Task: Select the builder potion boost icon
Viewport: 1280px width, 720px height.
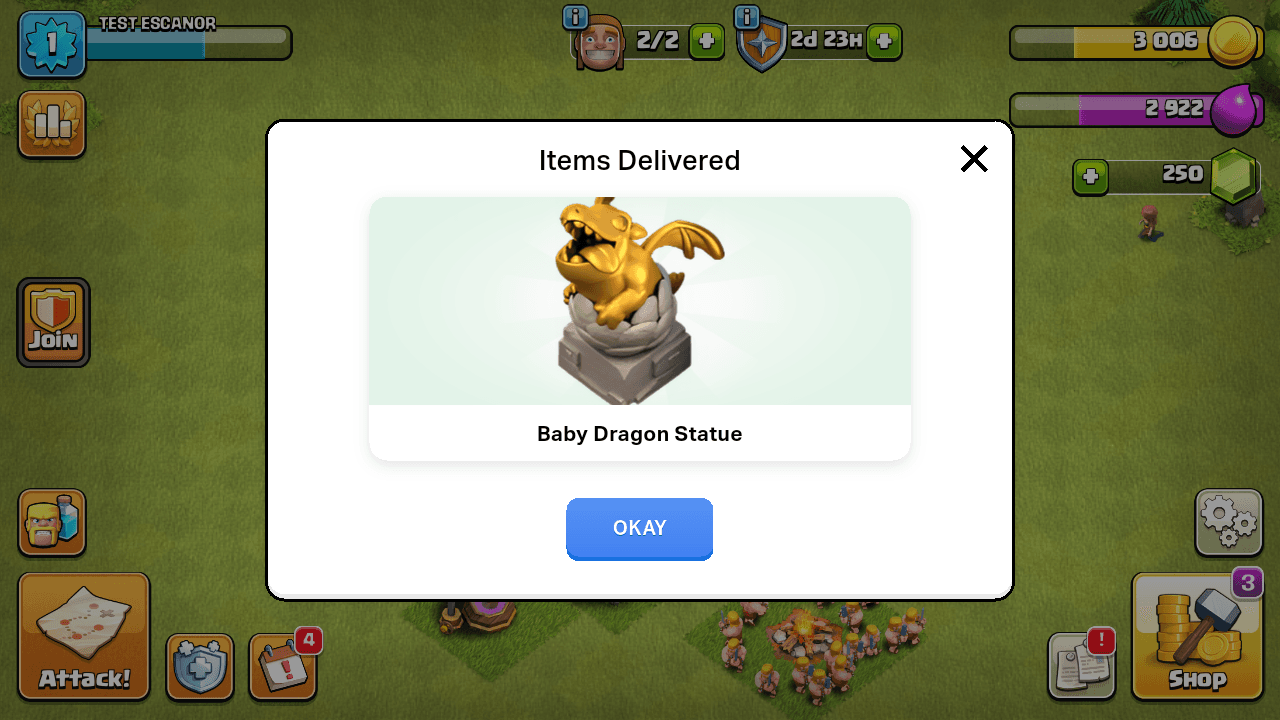Action: (52, 523)
